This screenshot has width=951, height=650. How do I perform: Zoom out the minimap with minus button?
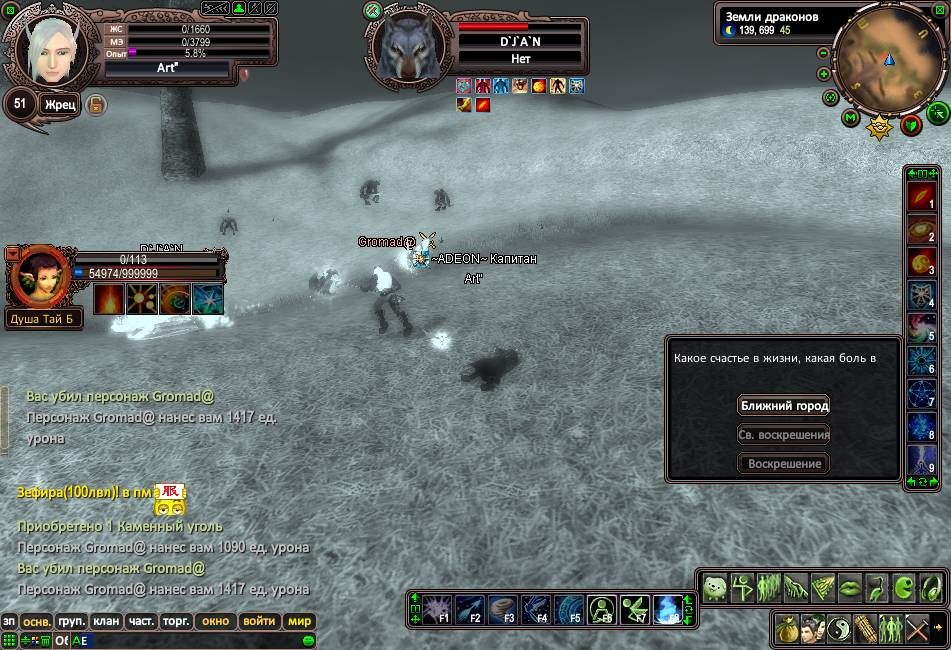pyautogui.click(x=823, y=53)
